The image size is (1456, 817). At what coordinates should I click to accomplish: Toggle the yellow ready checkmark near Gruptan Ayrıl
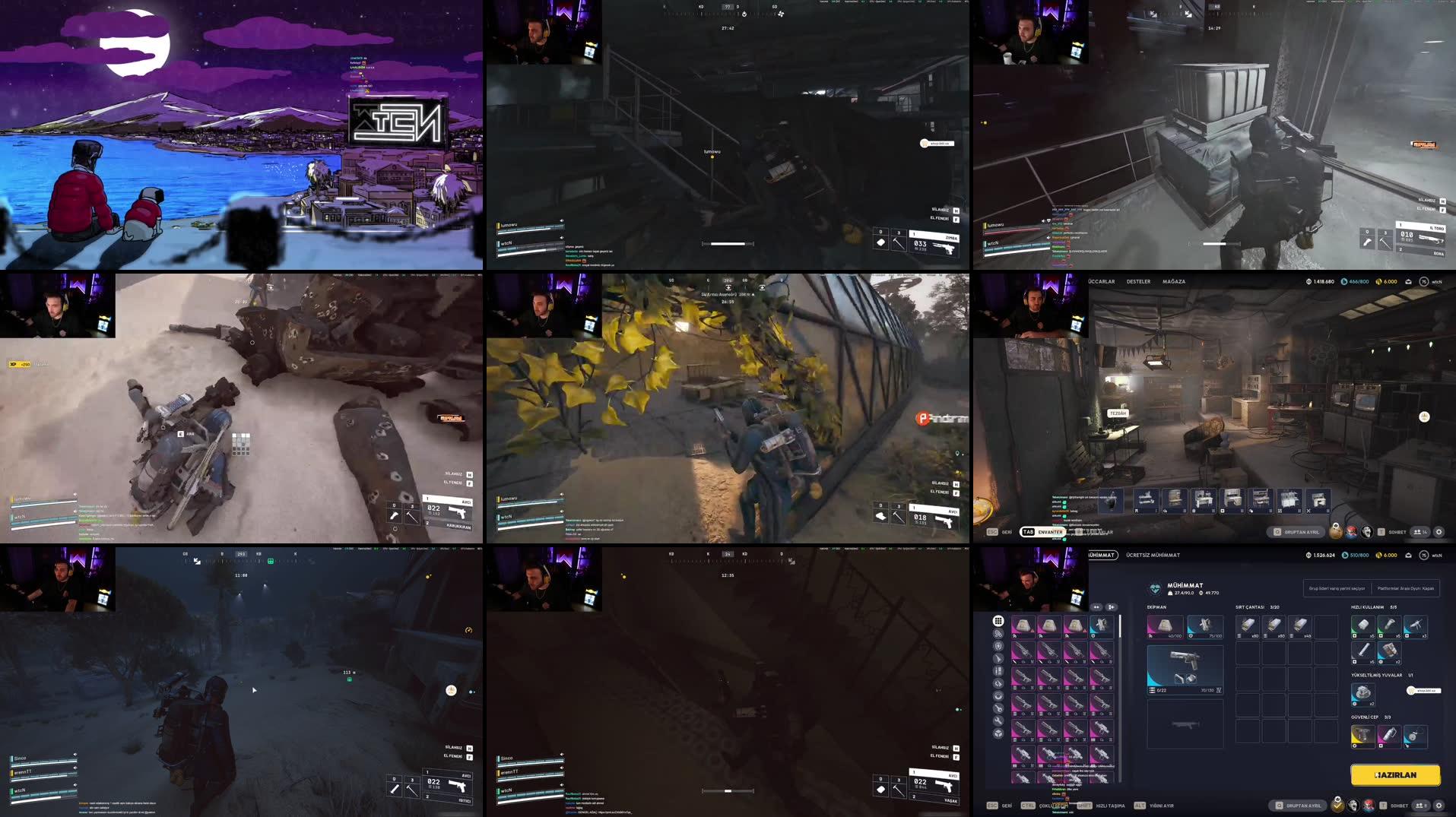(x=1337, y=806)
